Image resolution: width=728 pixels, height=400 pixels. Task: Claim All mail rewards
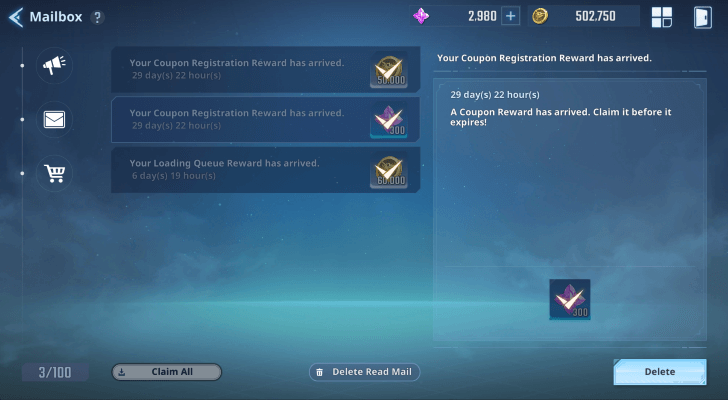coord(166,372)
